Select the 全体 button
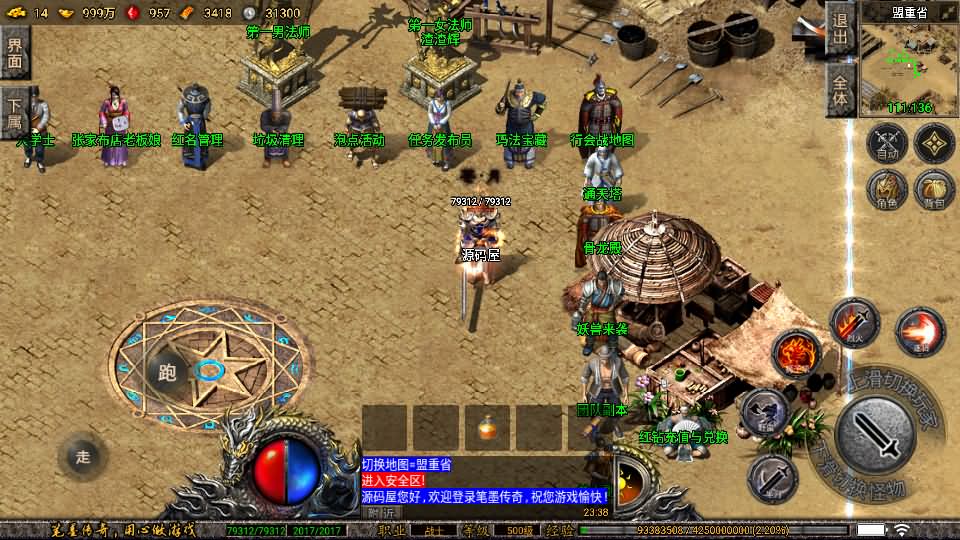Viewport: 960px width, 540px height. click(840, 90)
